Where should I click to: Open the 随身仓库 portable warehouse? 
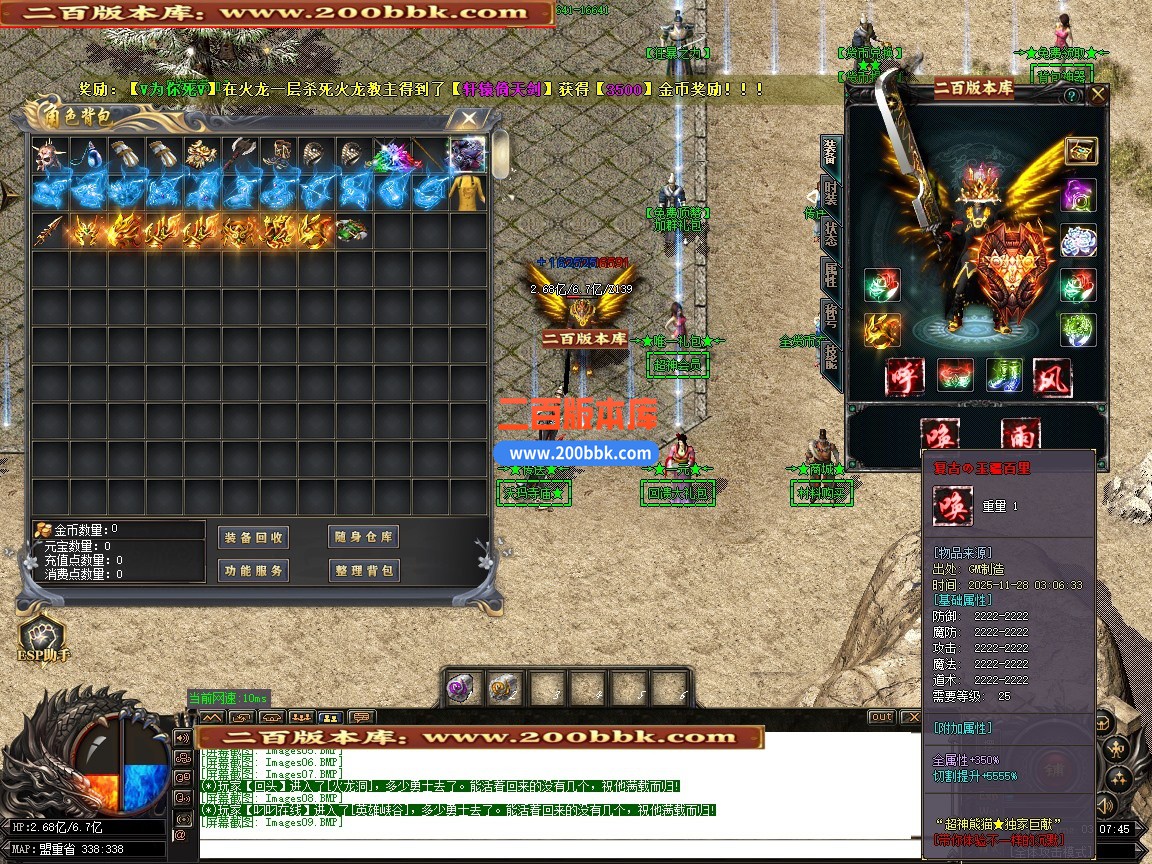pos(363,537)
